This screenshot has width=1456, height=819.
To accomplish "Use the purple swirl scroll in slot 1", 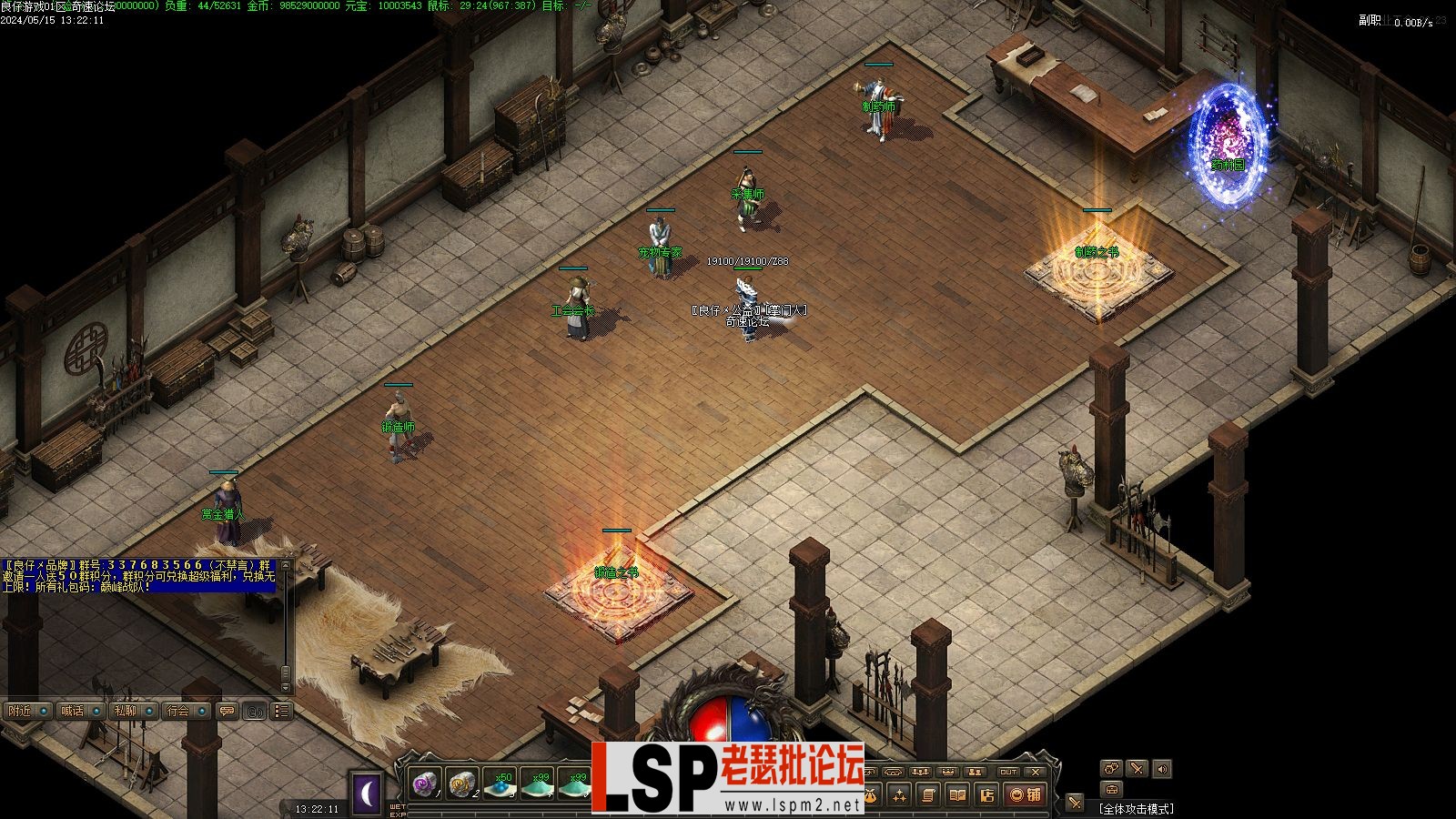I will point(425,784).
